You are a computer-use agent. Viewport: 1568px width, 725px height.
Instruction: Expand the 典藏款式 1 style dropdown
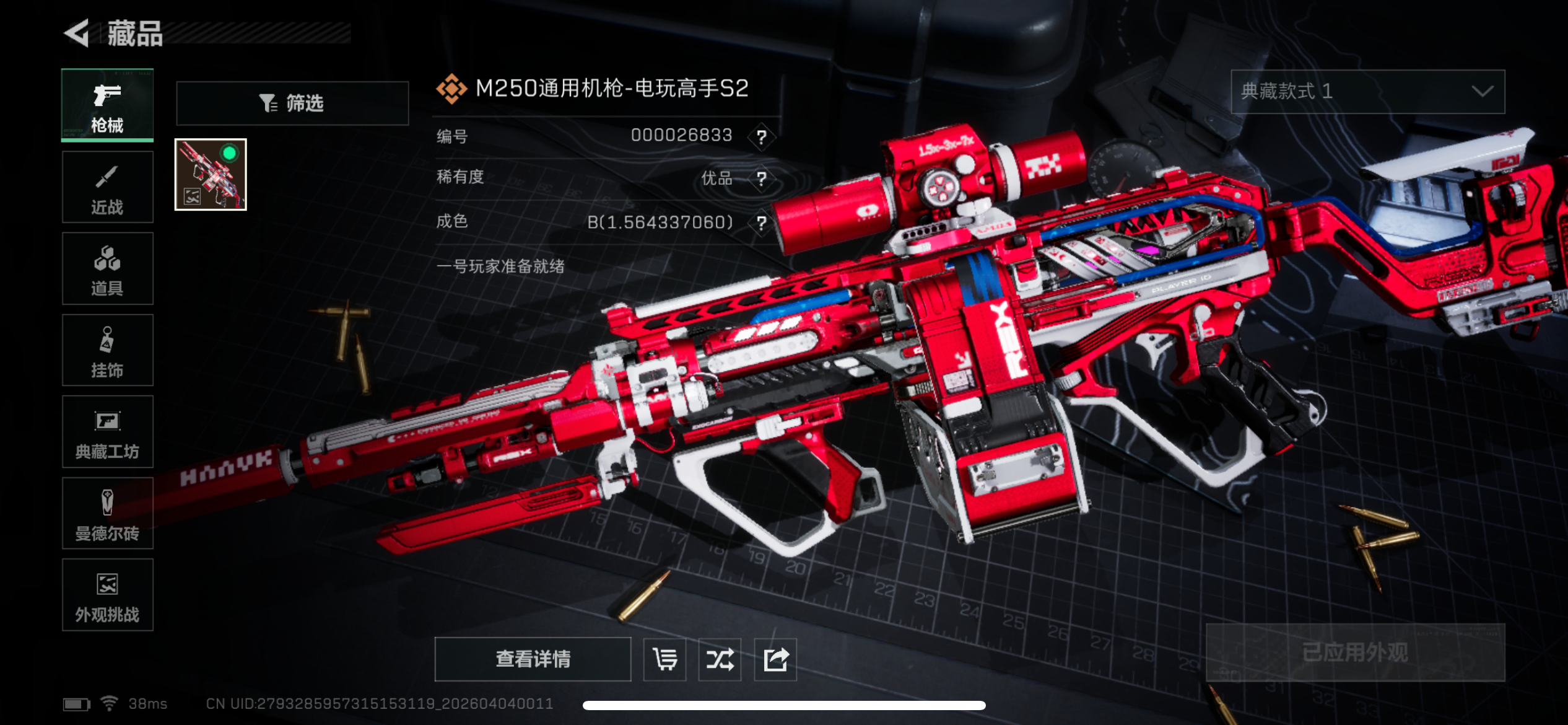pyautogui.click(x=1367, y=92)
